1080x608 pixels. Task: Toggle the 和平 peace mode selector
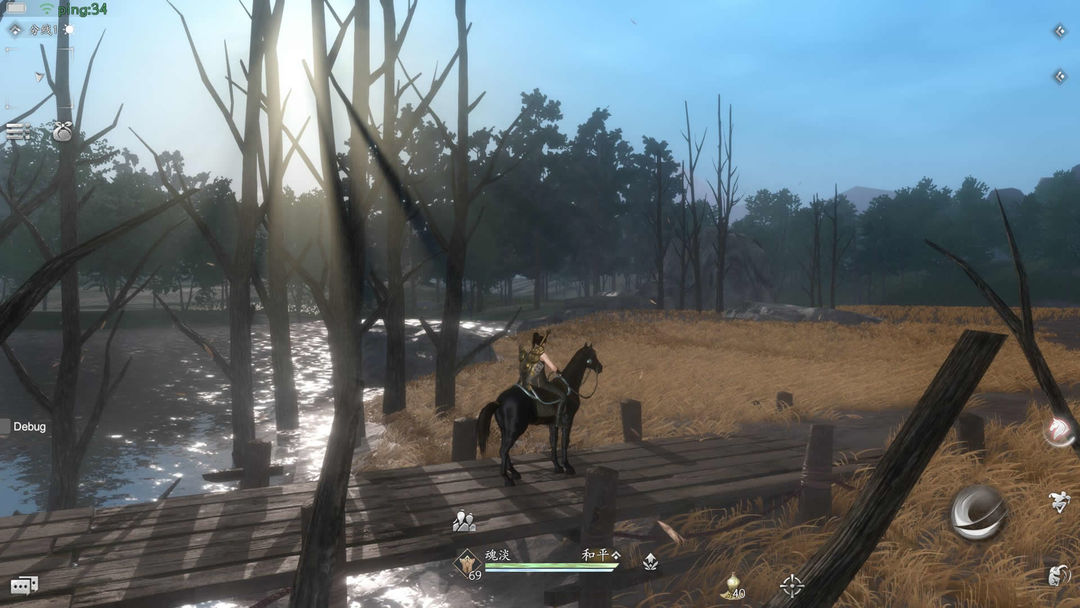pos(601,554)
